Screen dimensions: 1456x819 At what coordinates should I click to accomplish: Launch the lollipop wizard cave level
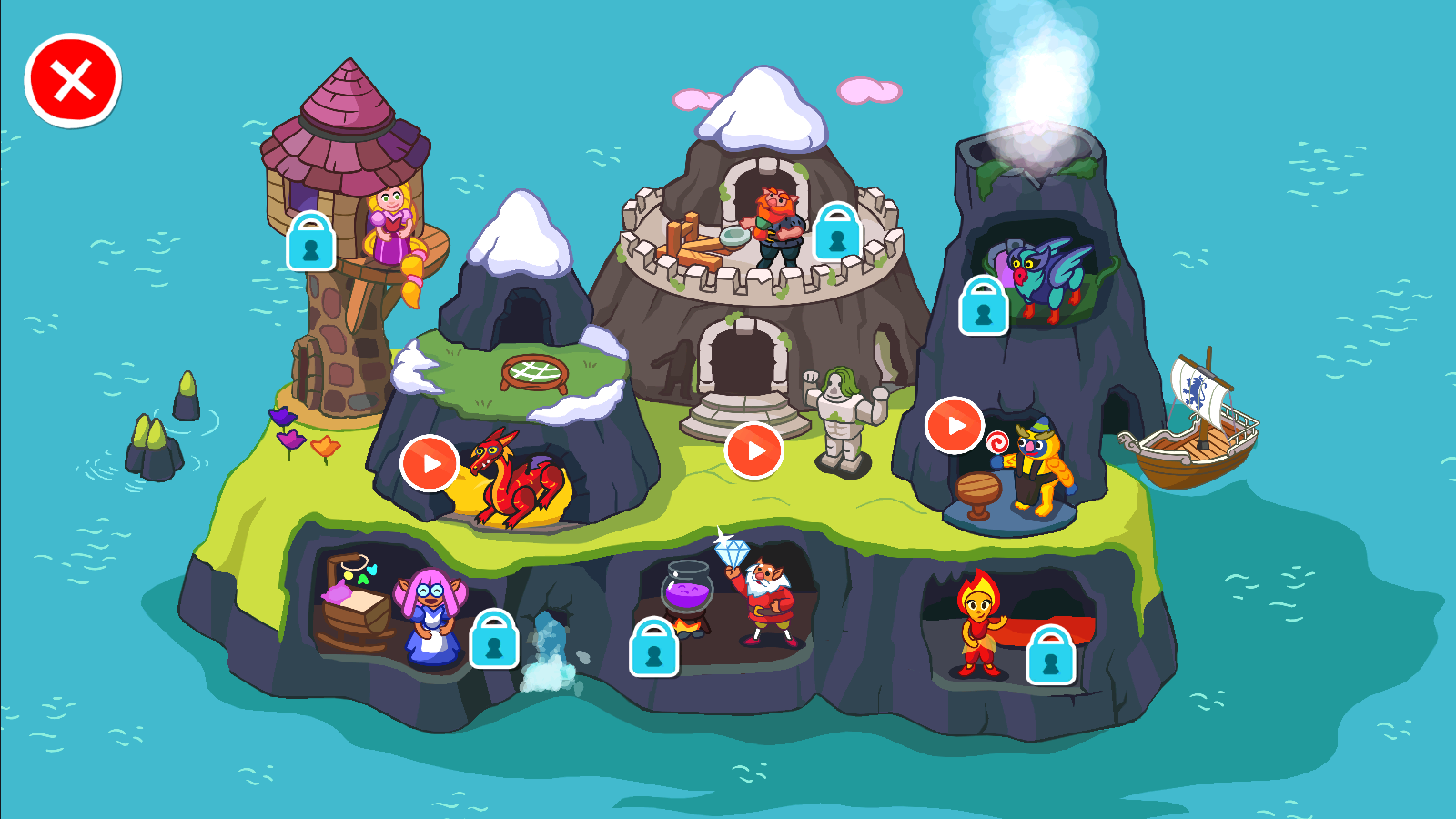point(955,425)
